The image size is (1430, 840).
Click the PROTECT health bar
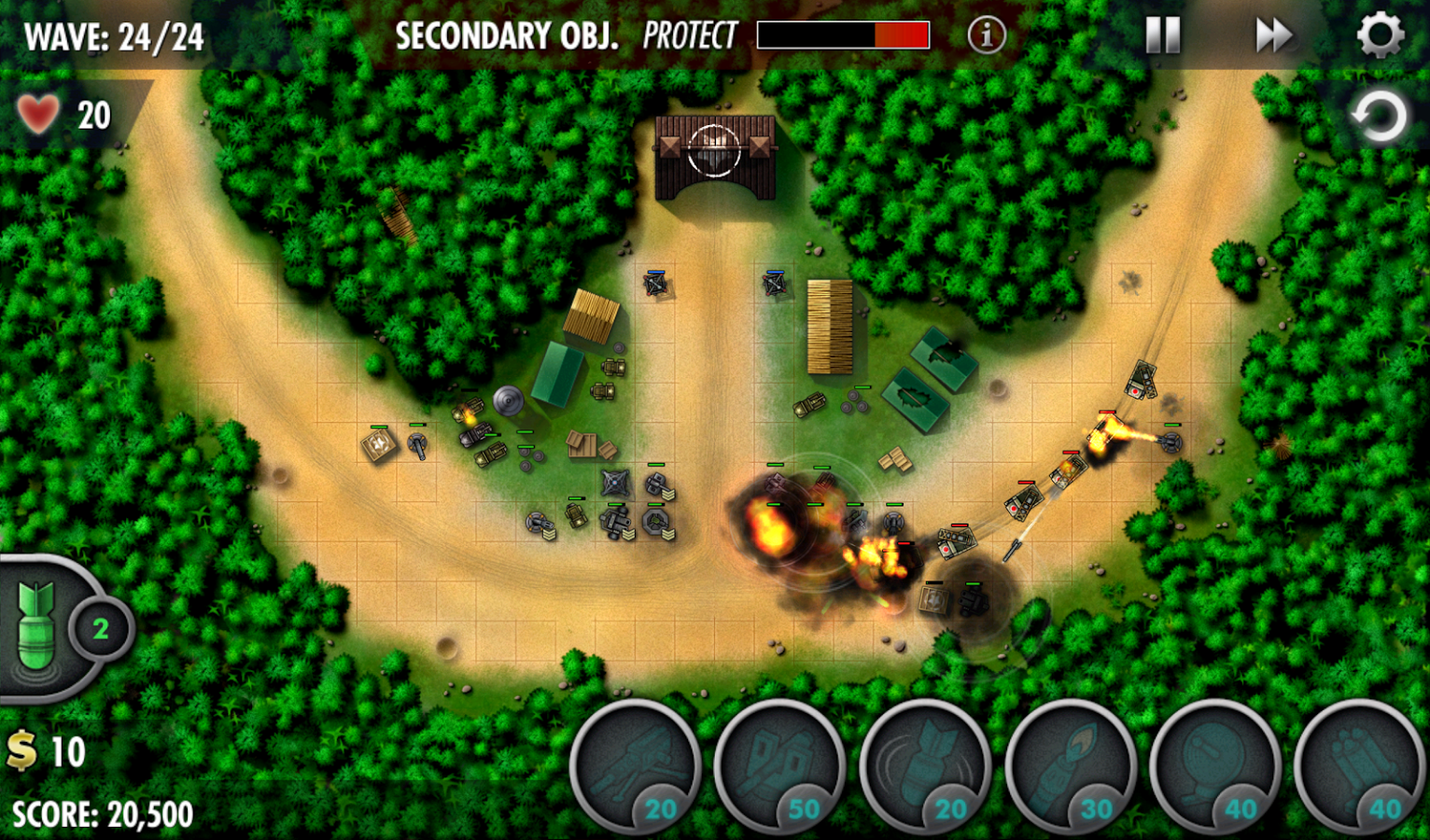pos(845,35)
